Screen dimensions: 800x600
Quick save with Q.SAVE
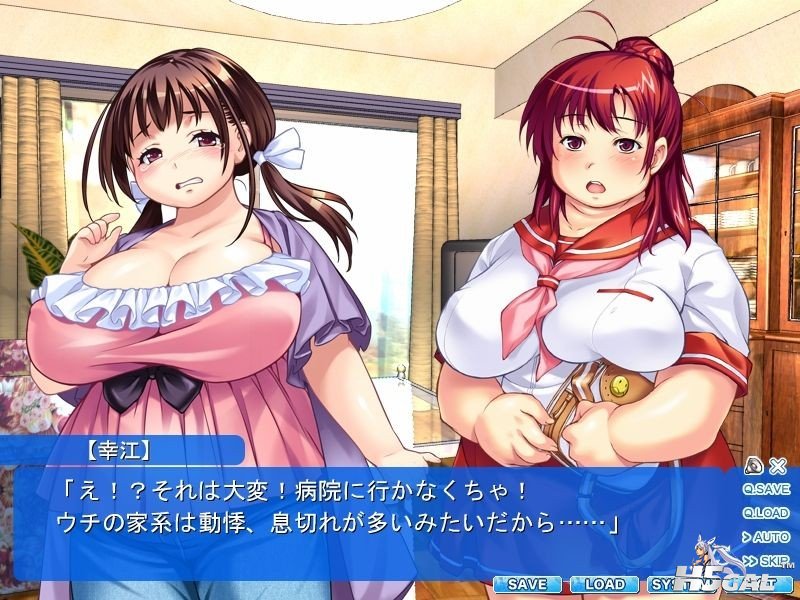pos(767,489)
